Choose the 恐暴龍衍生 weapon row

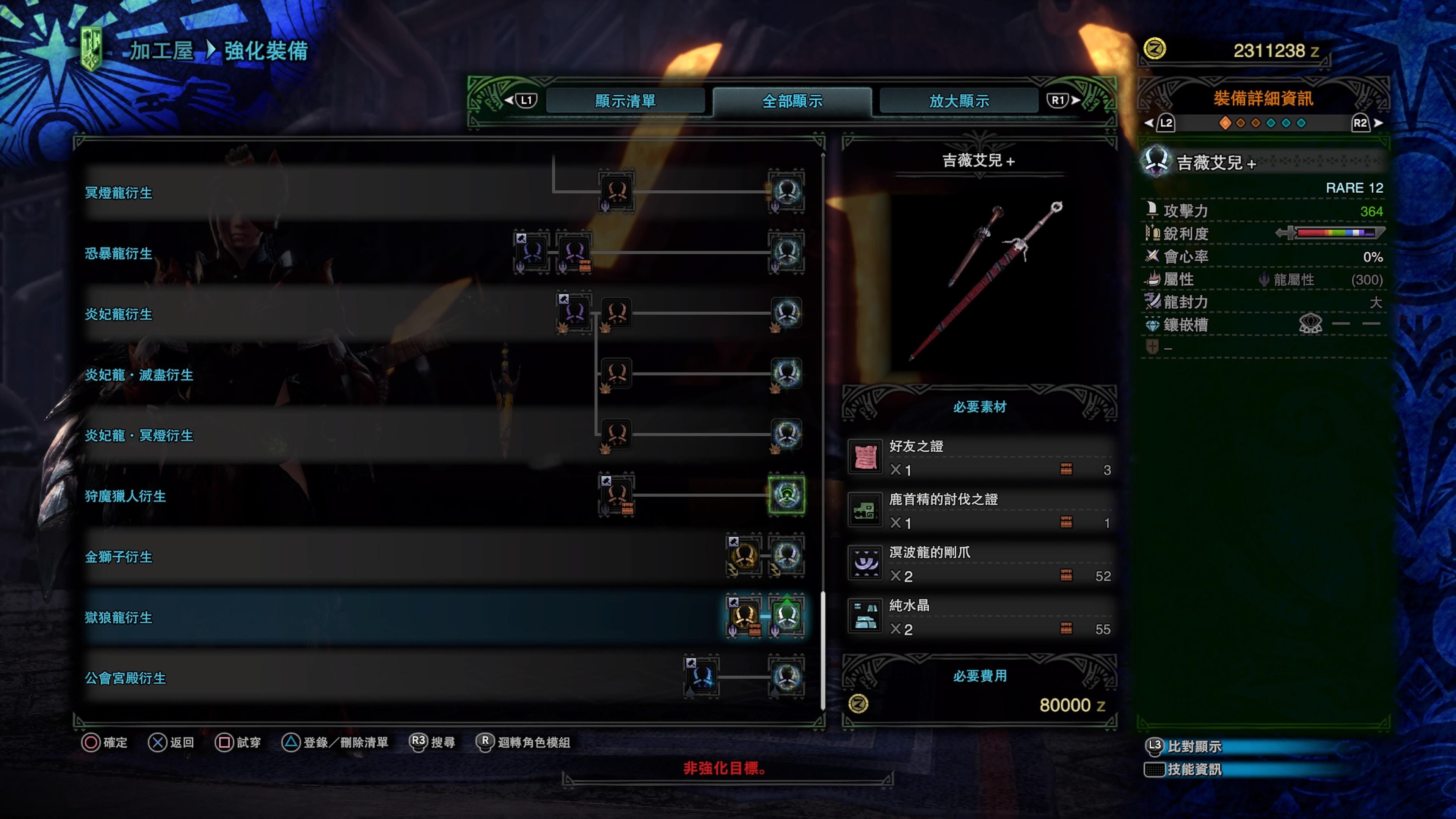click(119, 253)
